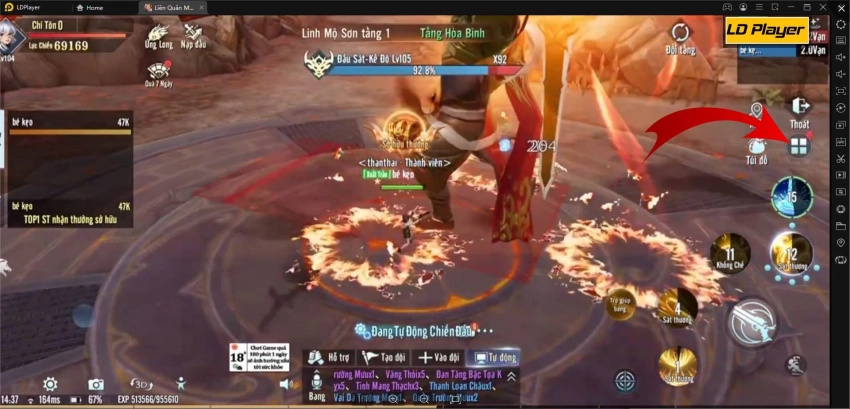
Task: Click the camera screenshot icon
Action: 96,384
